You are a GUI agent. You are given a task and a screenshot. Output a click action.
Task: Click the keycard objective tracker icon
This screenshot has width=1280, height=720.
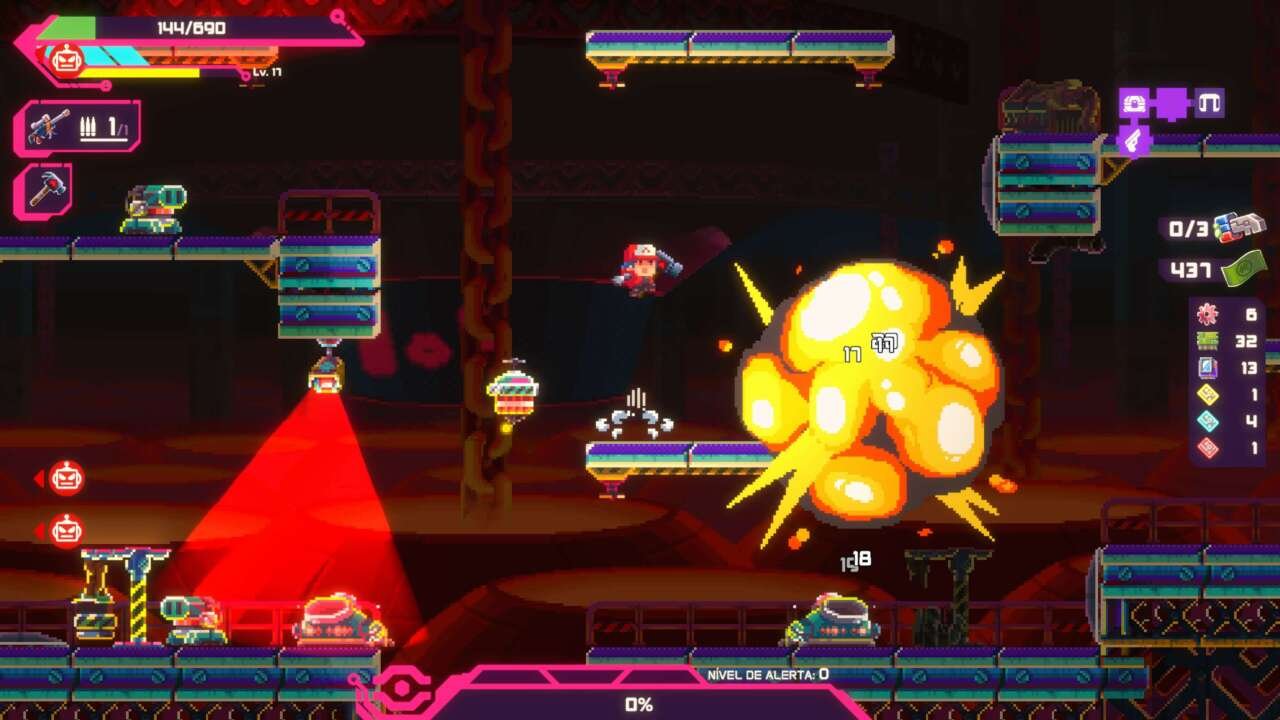1239,228
